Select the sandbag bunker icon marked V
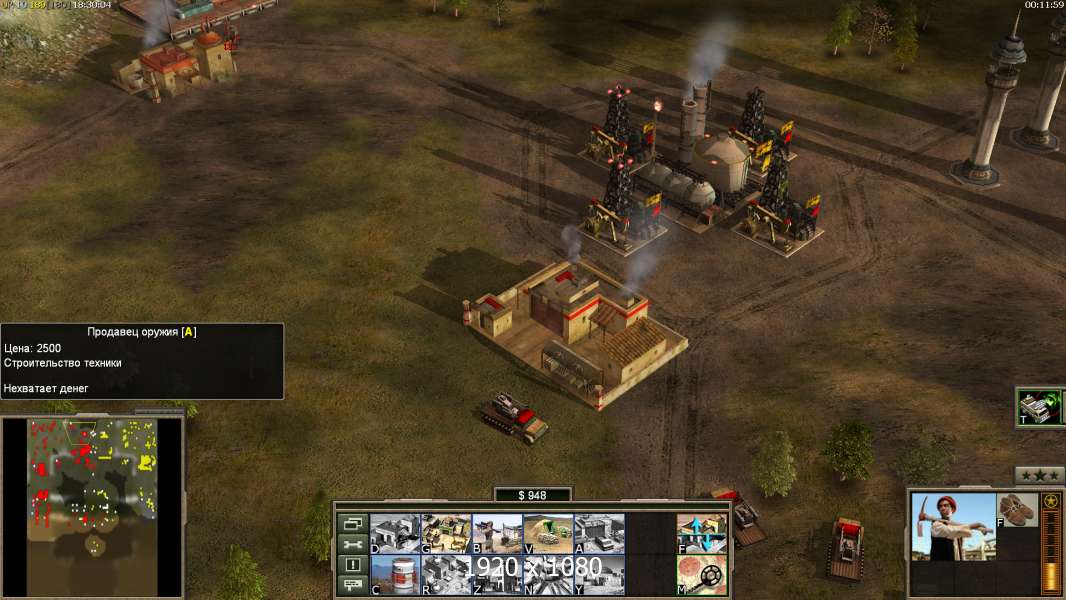 [548, 532]
